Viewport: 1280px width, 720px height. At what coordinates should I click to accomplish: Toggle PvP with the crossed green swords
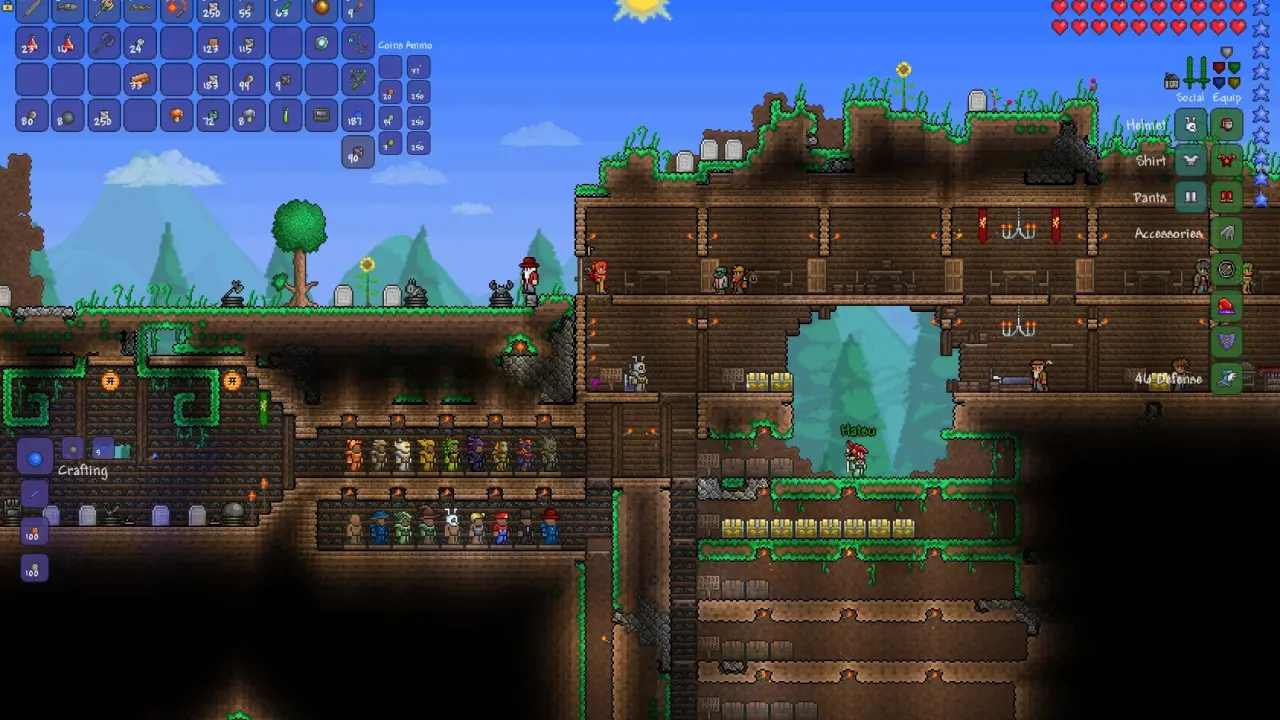(1196, 72)
